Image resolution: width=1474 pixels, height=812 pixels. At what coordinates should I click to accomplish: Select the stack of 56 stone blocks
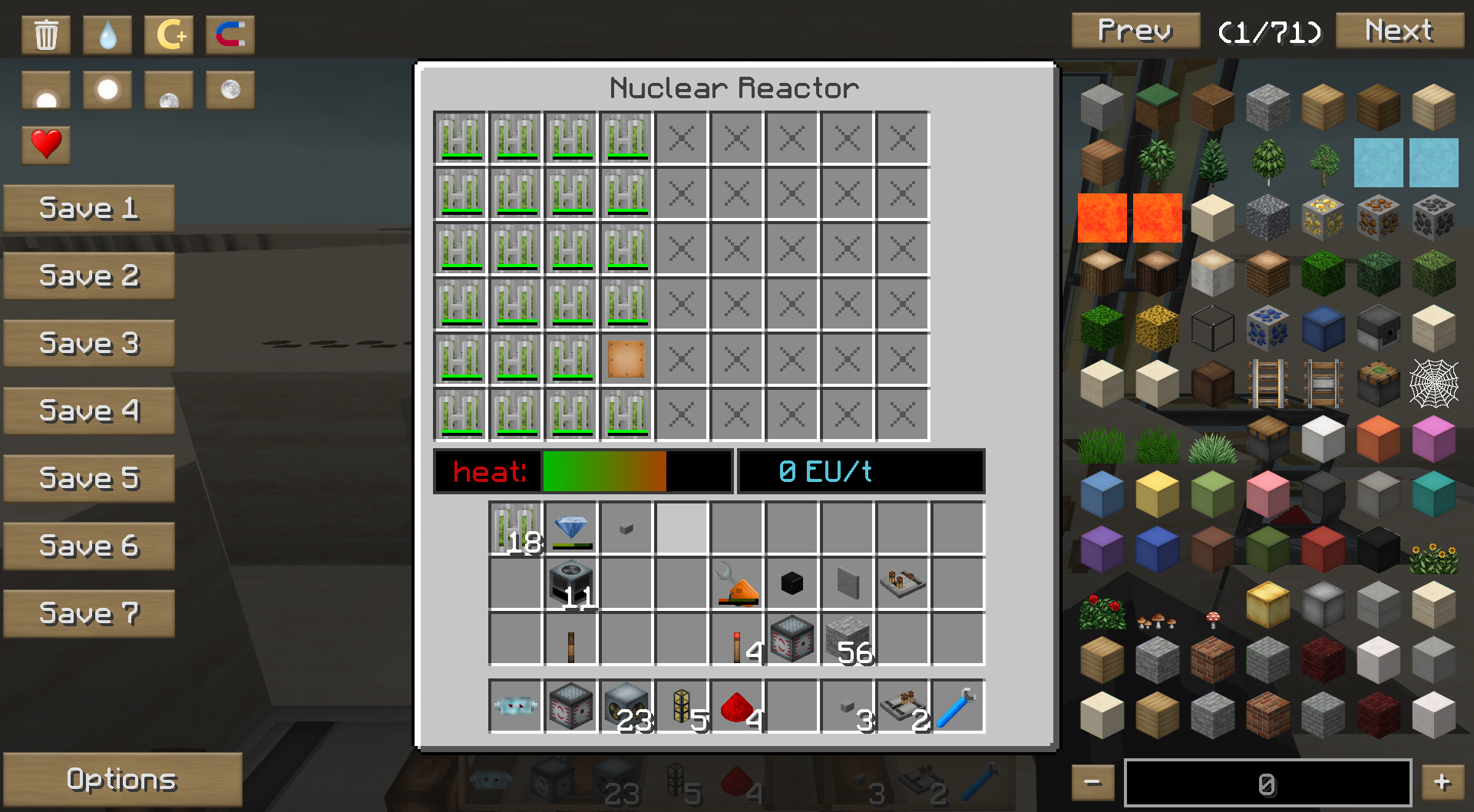(x=848, y=639)
